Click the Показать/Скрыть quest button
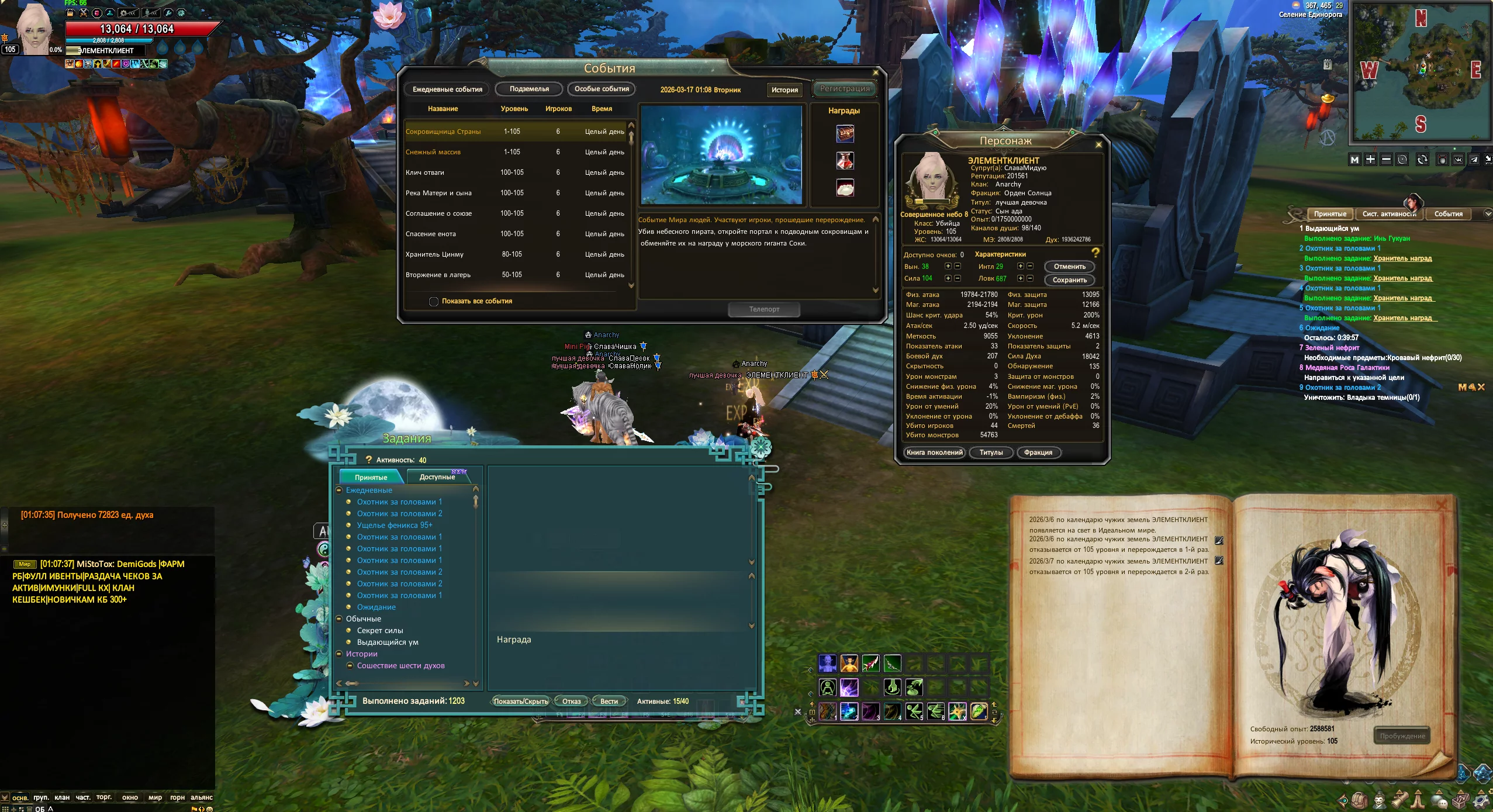 click(520, 702)
